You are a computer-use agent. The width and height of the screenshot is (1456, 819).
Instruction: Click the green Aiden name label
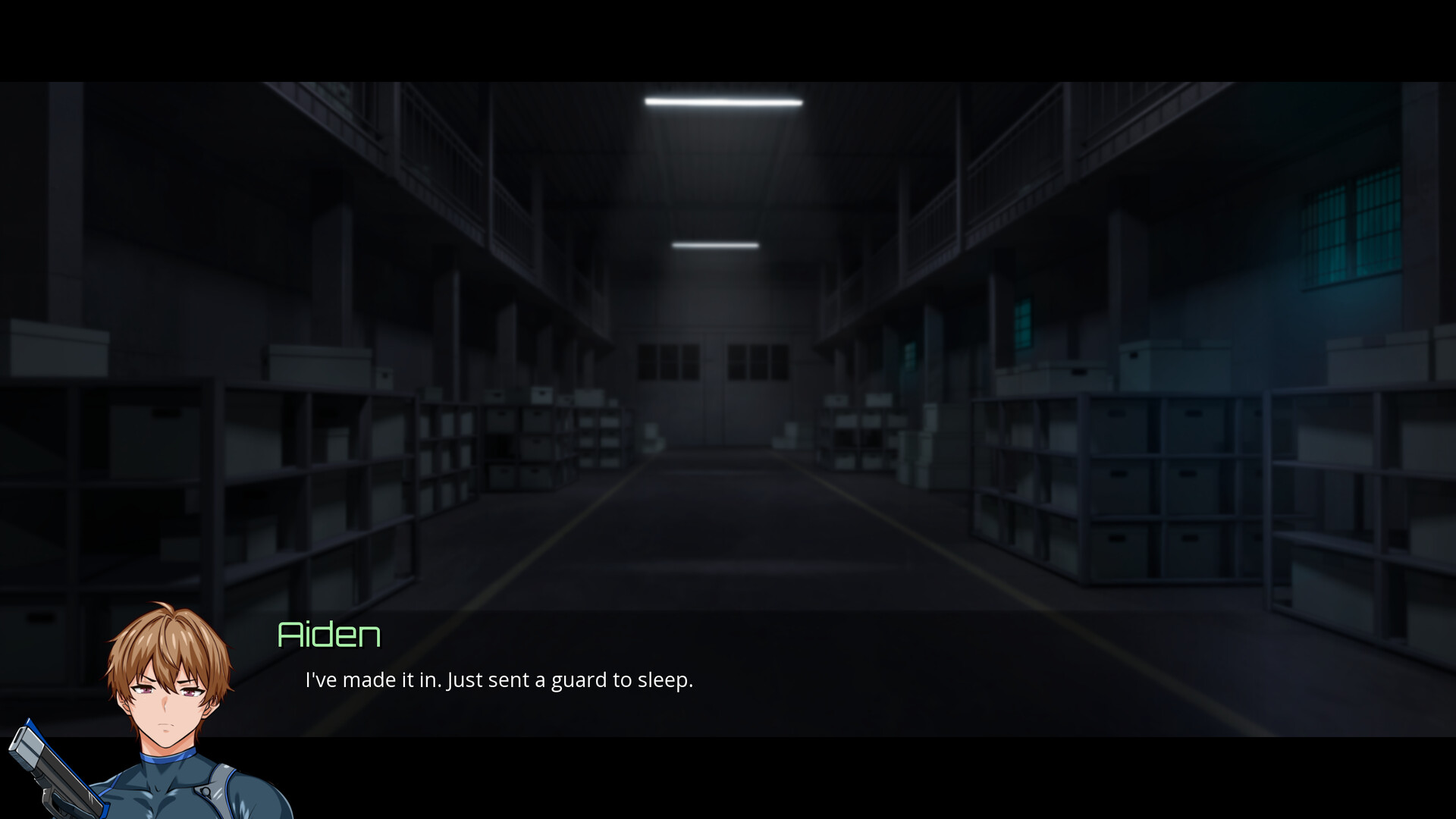click(x=328, y=635)
